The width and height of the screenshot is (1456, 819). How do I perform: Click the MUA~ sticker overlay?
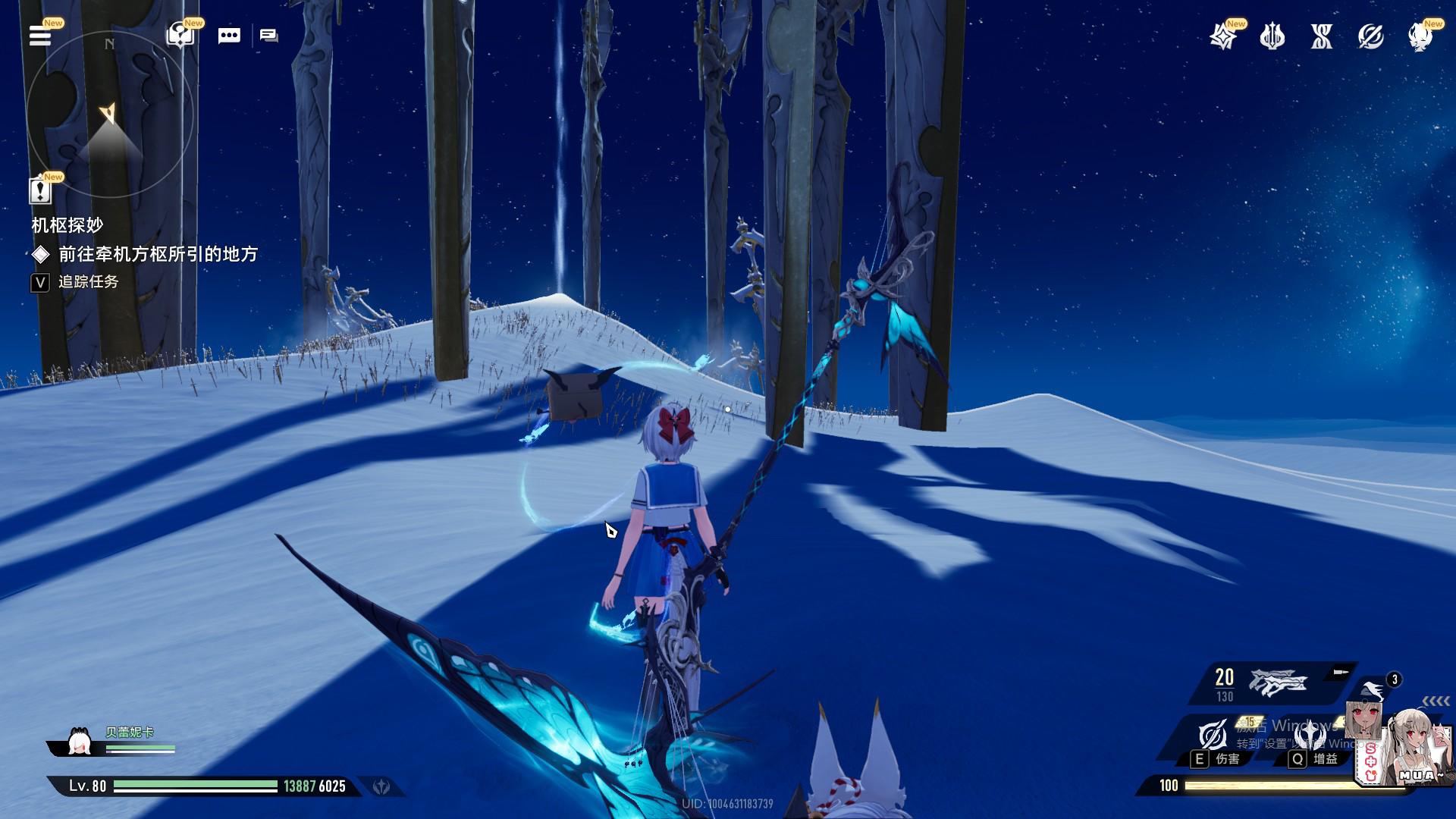[x=1420, y=751]
